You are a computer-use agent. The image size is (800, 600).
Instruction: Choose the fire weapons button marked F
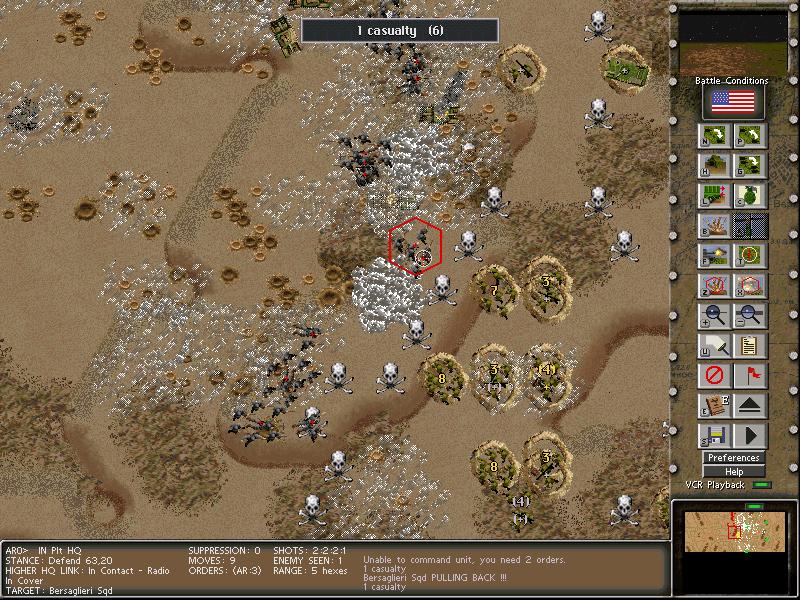[715, 256]
